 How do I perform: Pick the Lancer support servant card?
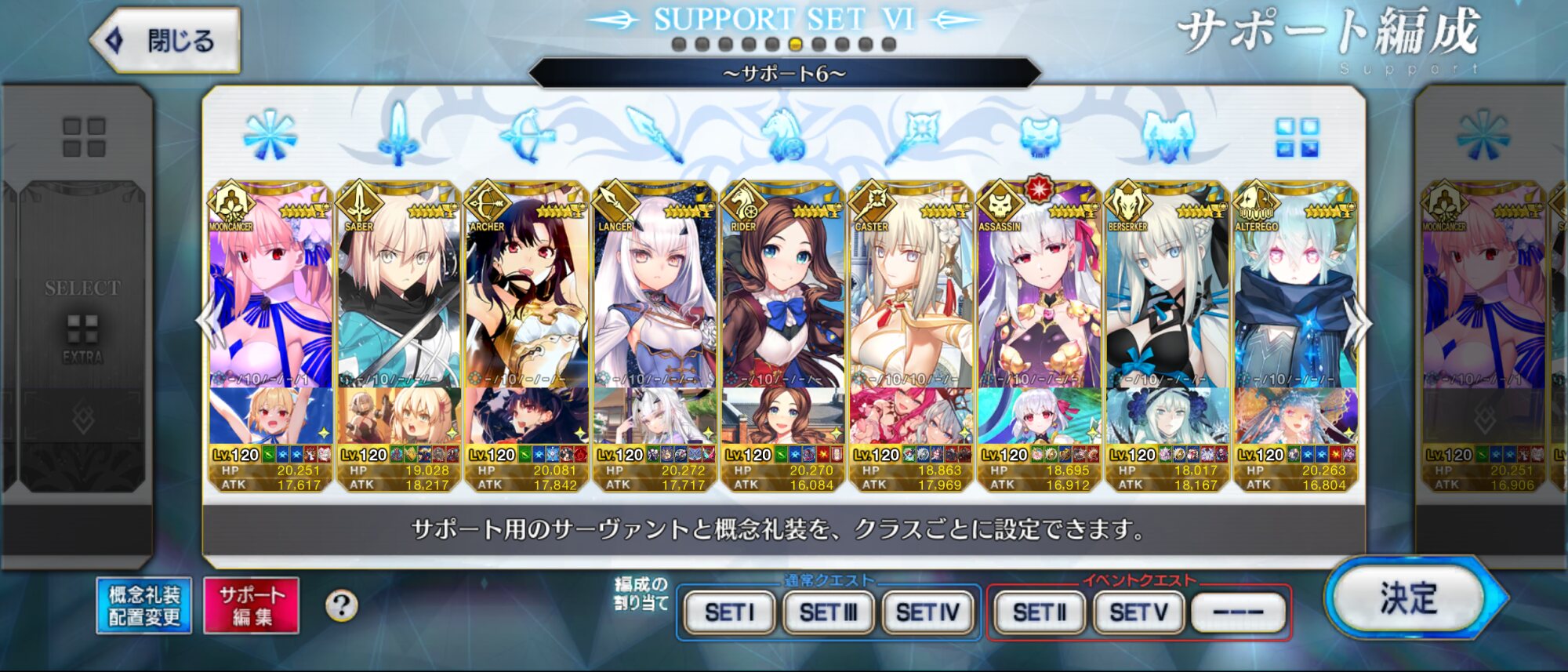pyautogui.click(x=655, y=314)
